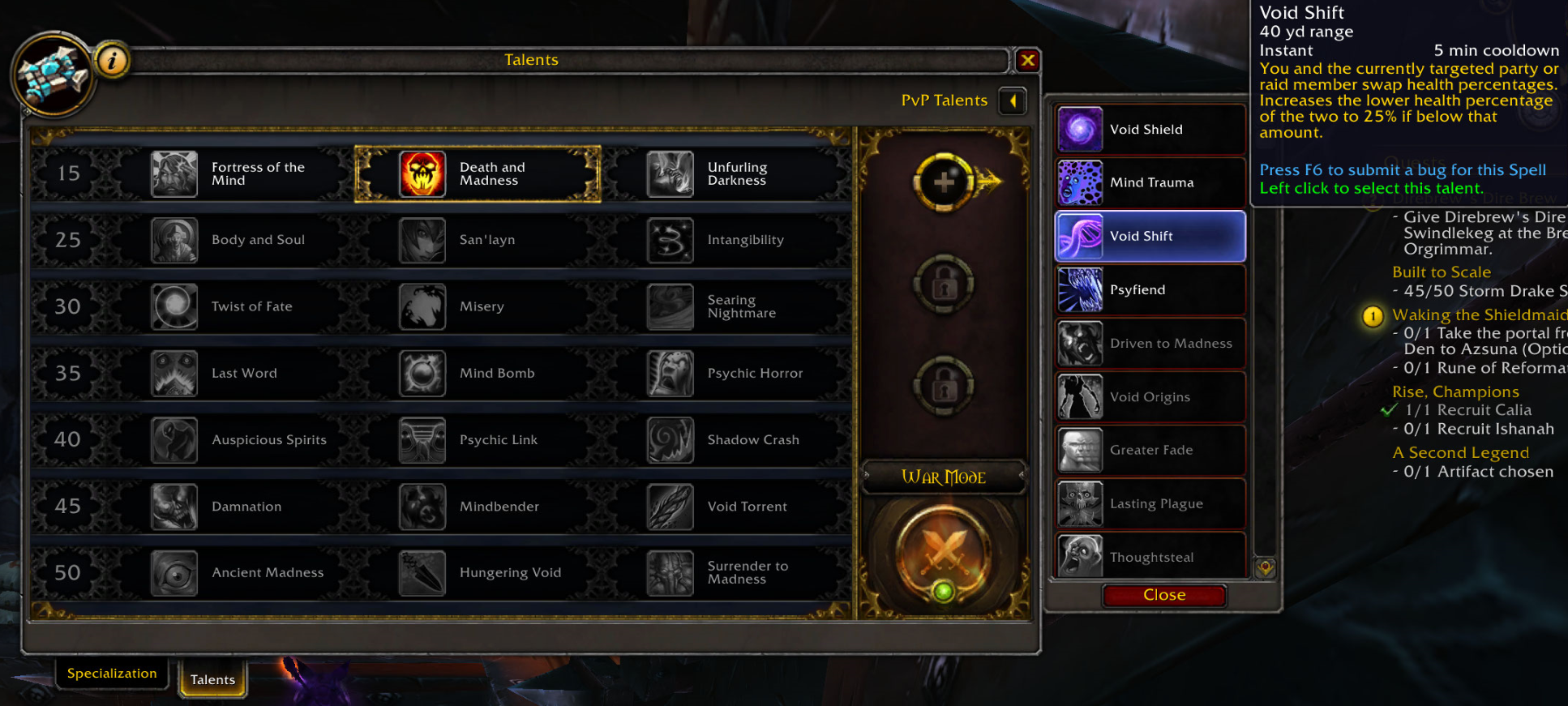Image resolution: width=1568 pixels, height=706 pixels.
Task: Close the Talents window
Action: (x=1027, y=60)
